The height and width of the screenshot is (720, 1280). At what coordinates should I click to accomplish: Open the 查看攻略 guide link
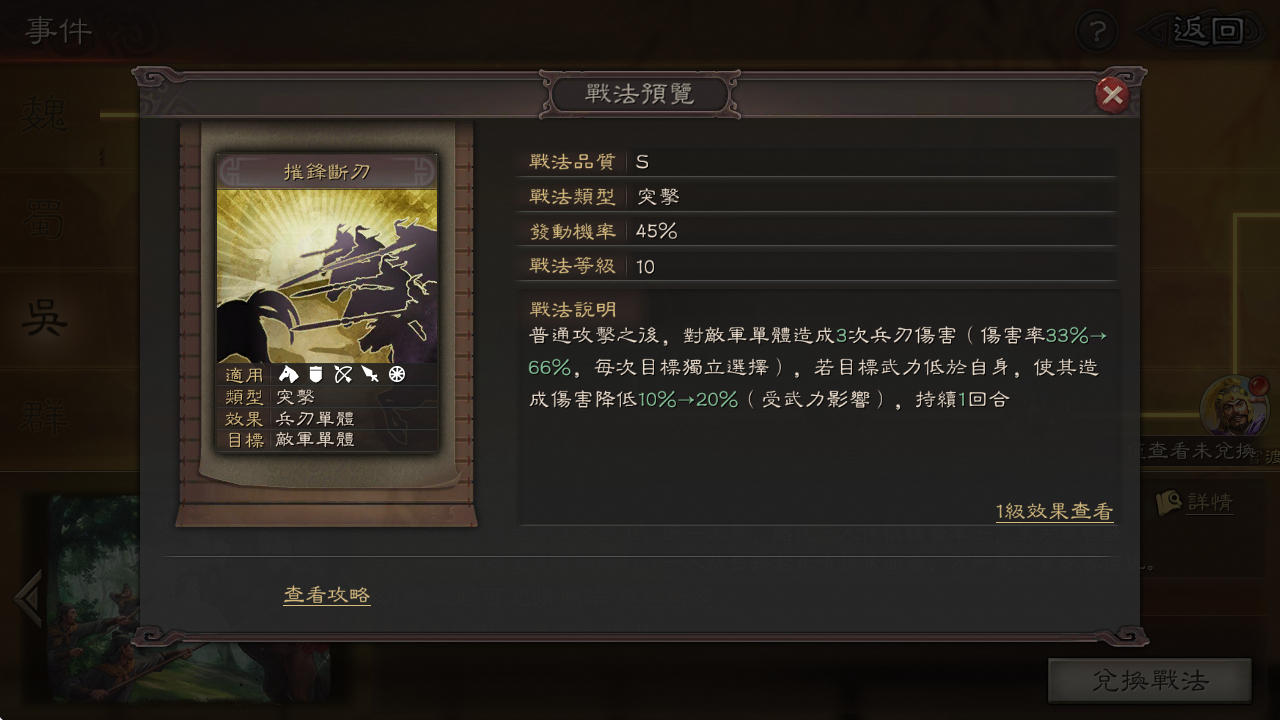coord(326,593)
